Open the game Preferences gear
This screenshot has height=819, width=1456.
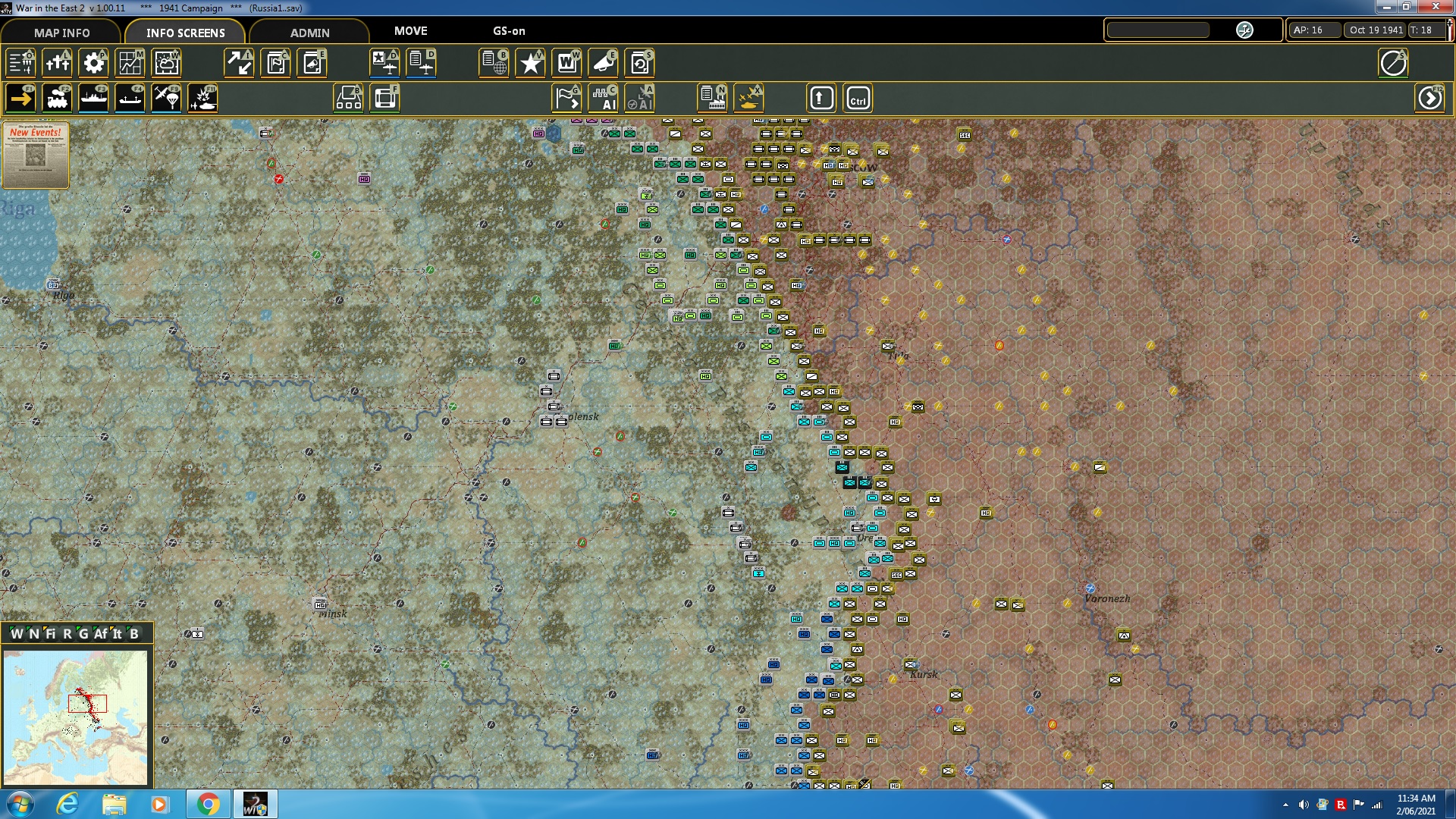point(94,63)
